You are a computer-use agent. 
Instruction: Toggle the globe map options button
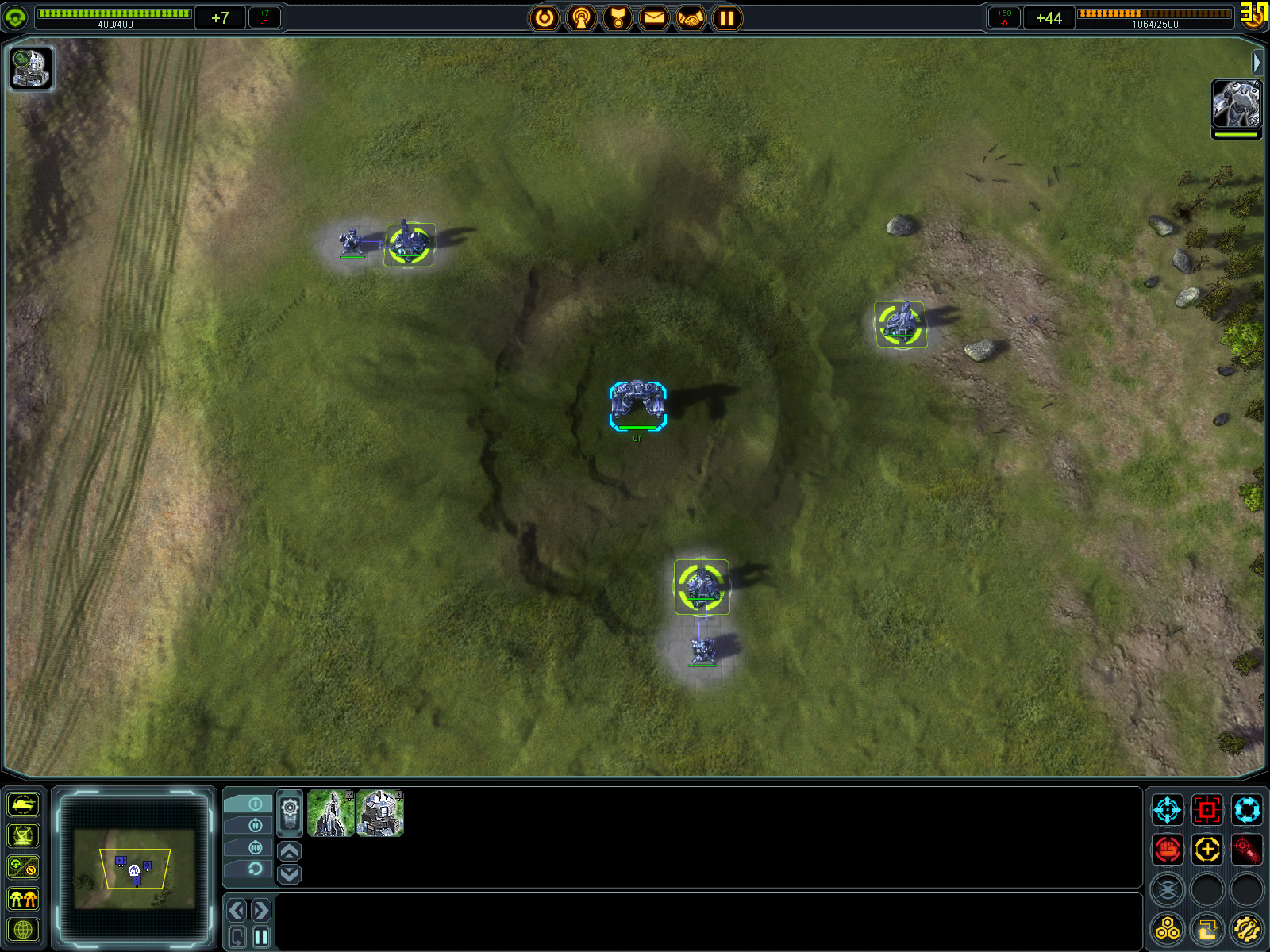pyautogui.click(x=23, y=930)
